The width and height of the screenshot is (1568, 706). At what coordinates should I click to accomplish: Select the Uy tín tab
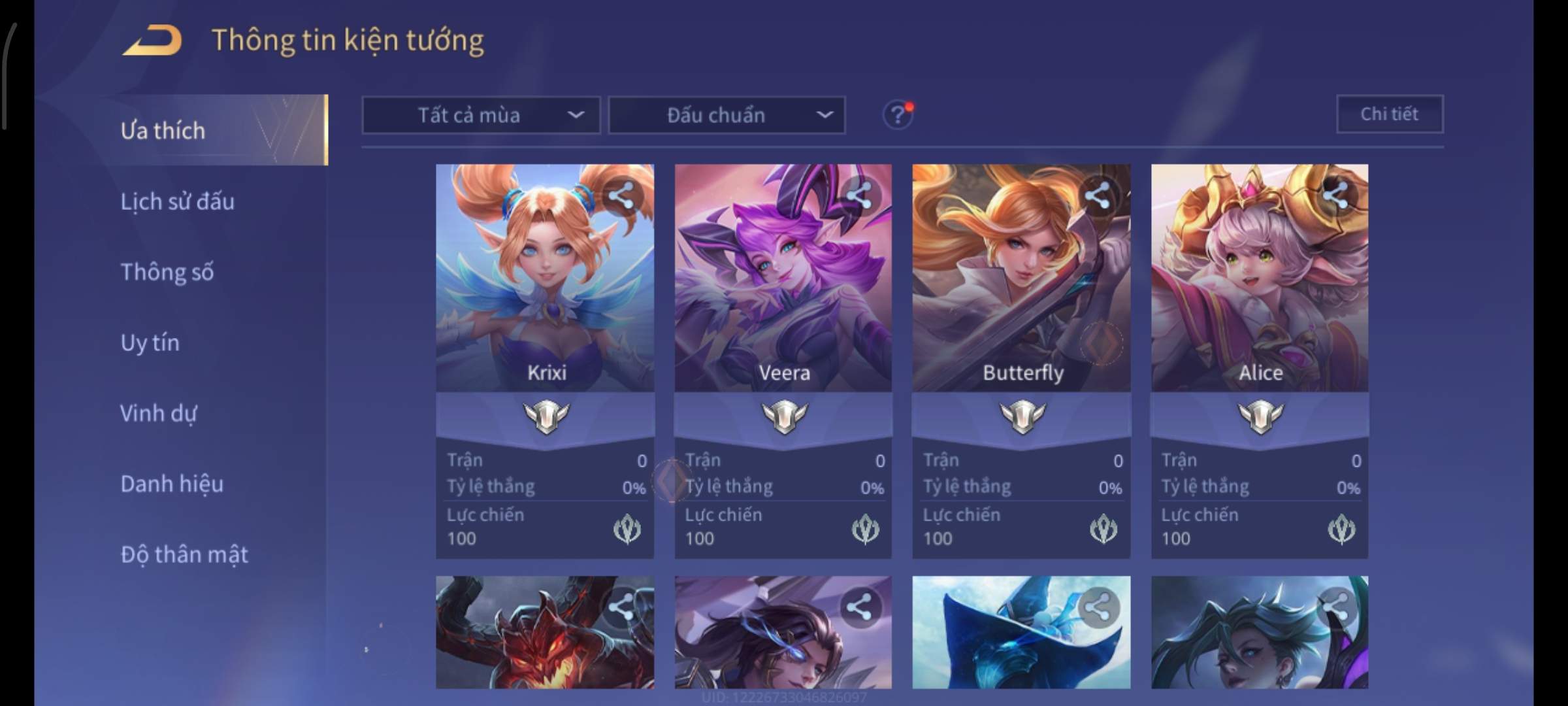(150, 343)
